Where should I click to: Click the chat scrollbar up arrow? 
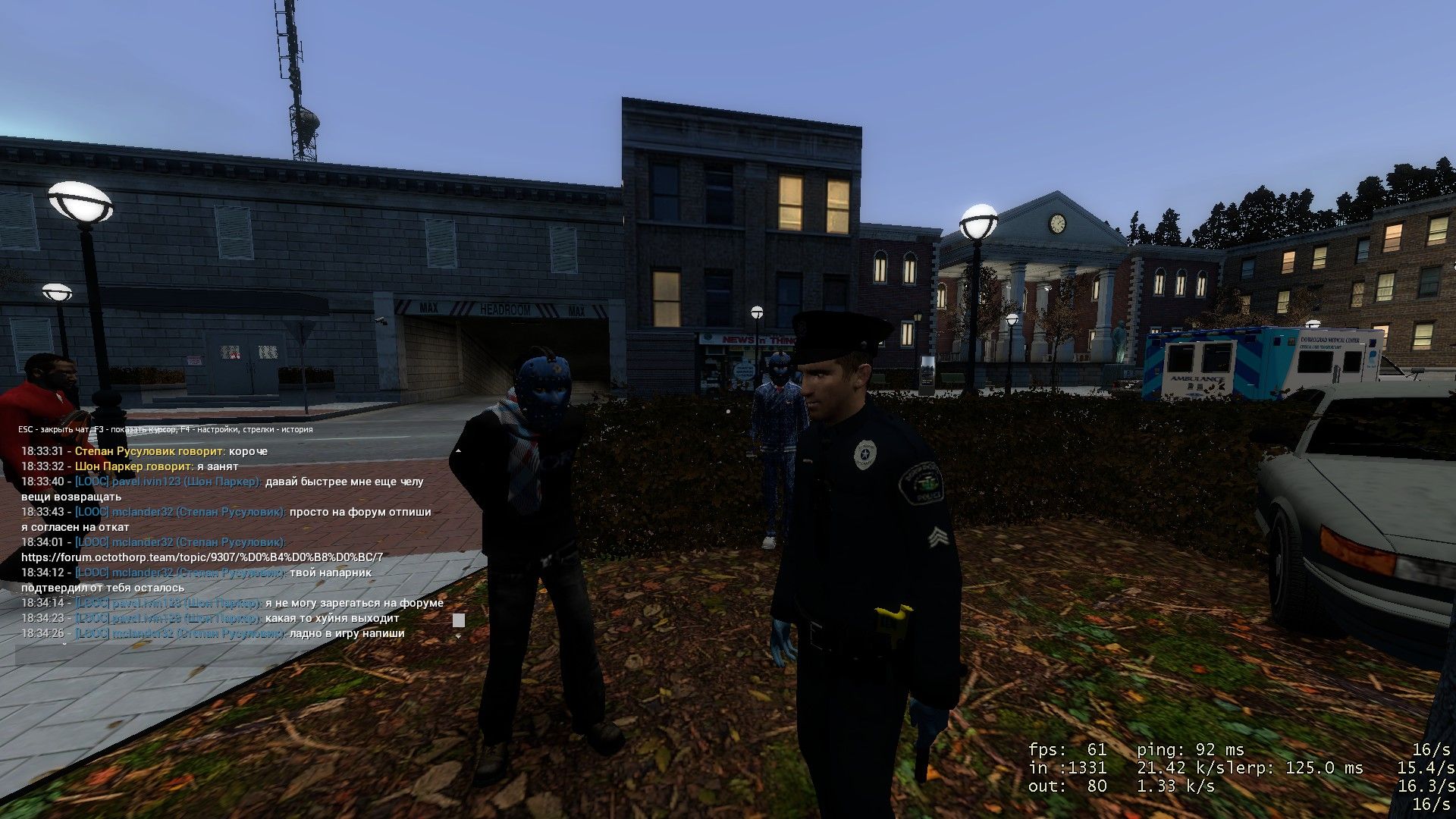458,451
